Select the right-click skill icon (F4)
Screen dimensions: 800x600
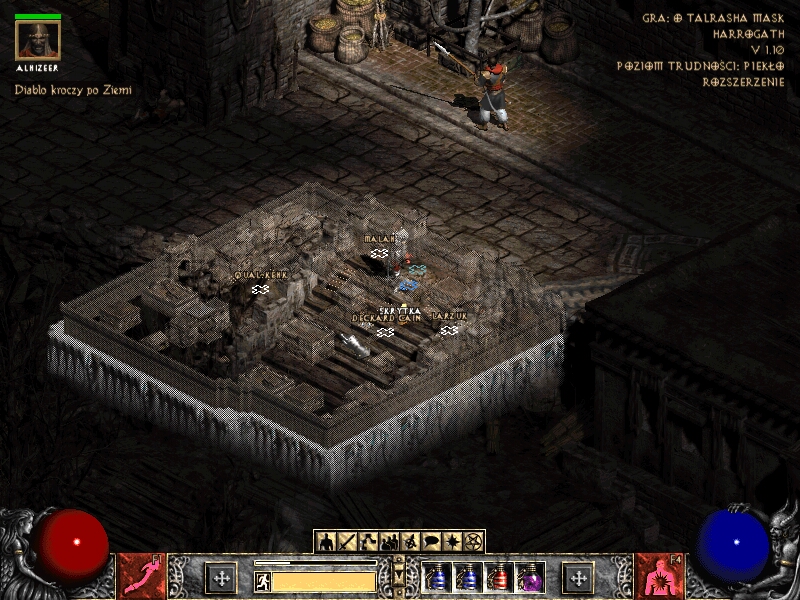coord(659,577)
